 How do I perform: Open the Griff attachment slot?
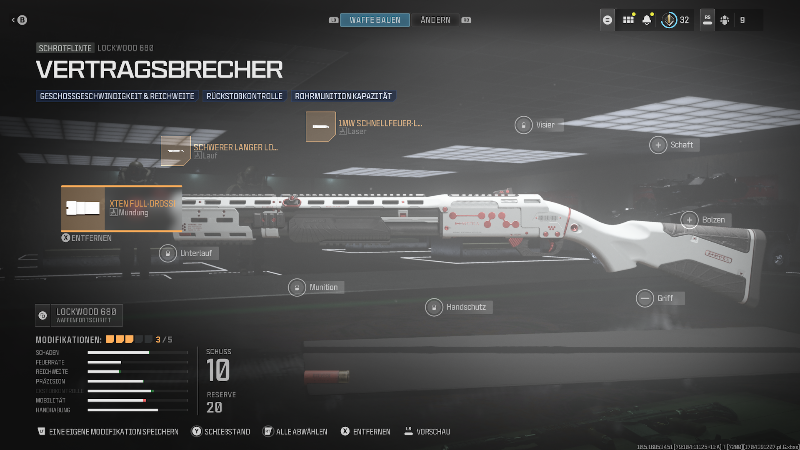[644, 298]
